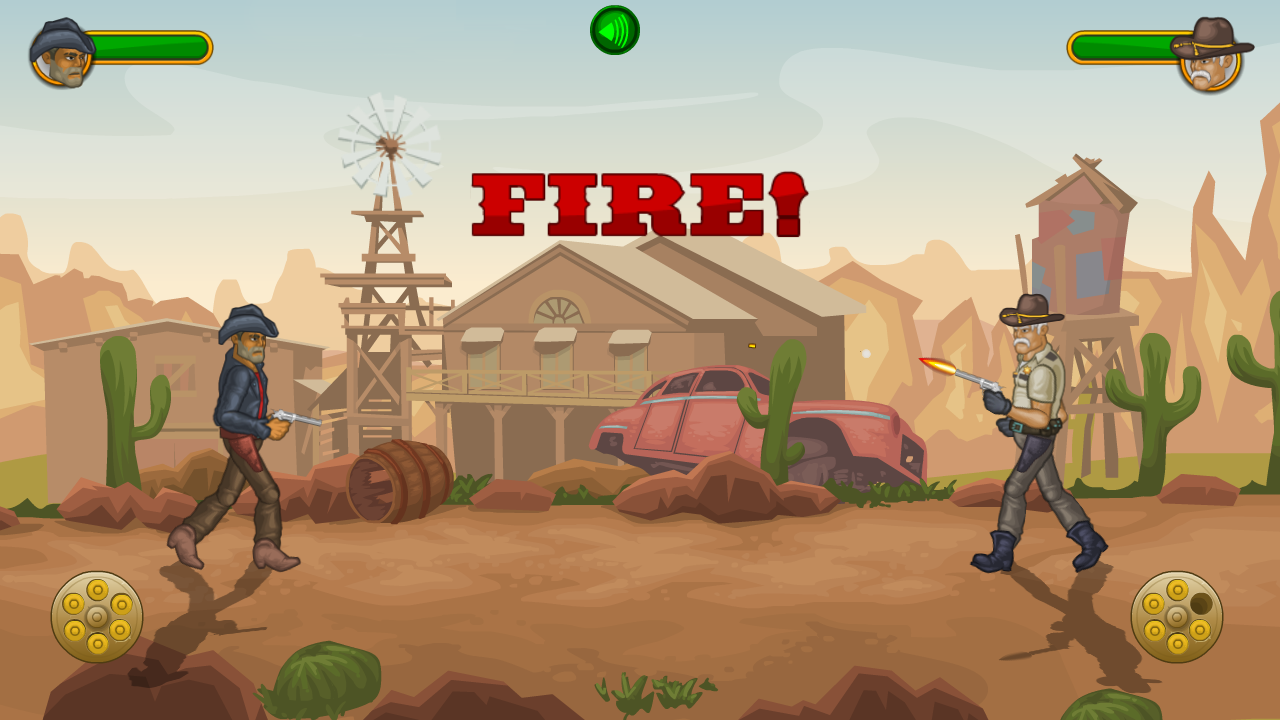Expand the windmill structure

pyautogui.click(x=388, y=145)
